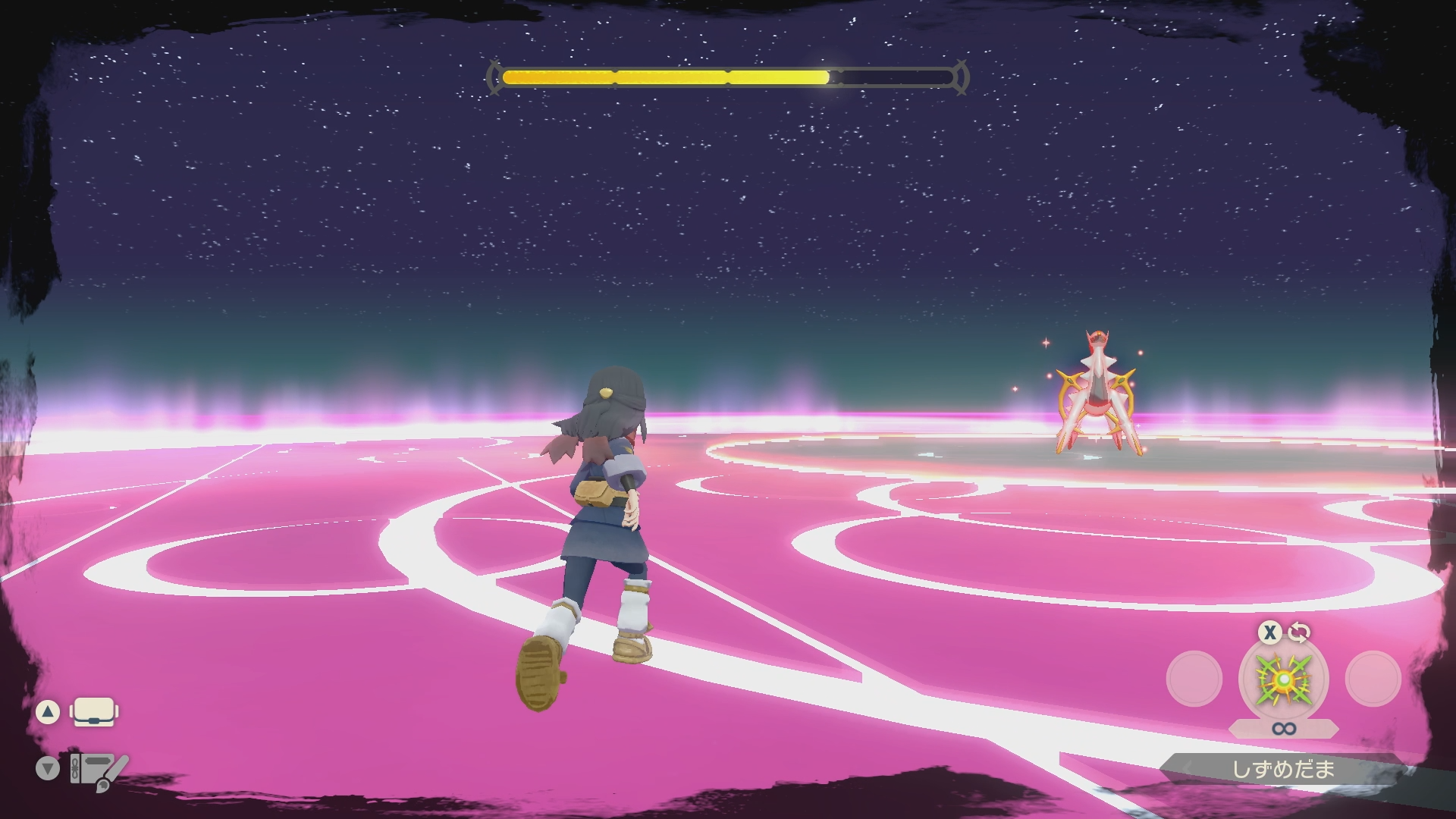Select the glowing balm item slot
1456x819 pixels.
point(1283,680)
